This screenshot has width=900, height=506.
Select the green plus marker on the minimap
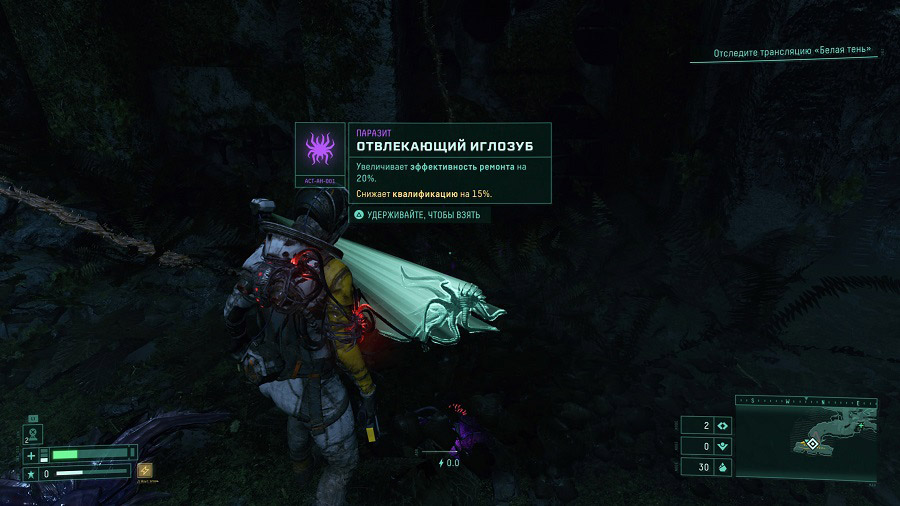coord(860,425)
